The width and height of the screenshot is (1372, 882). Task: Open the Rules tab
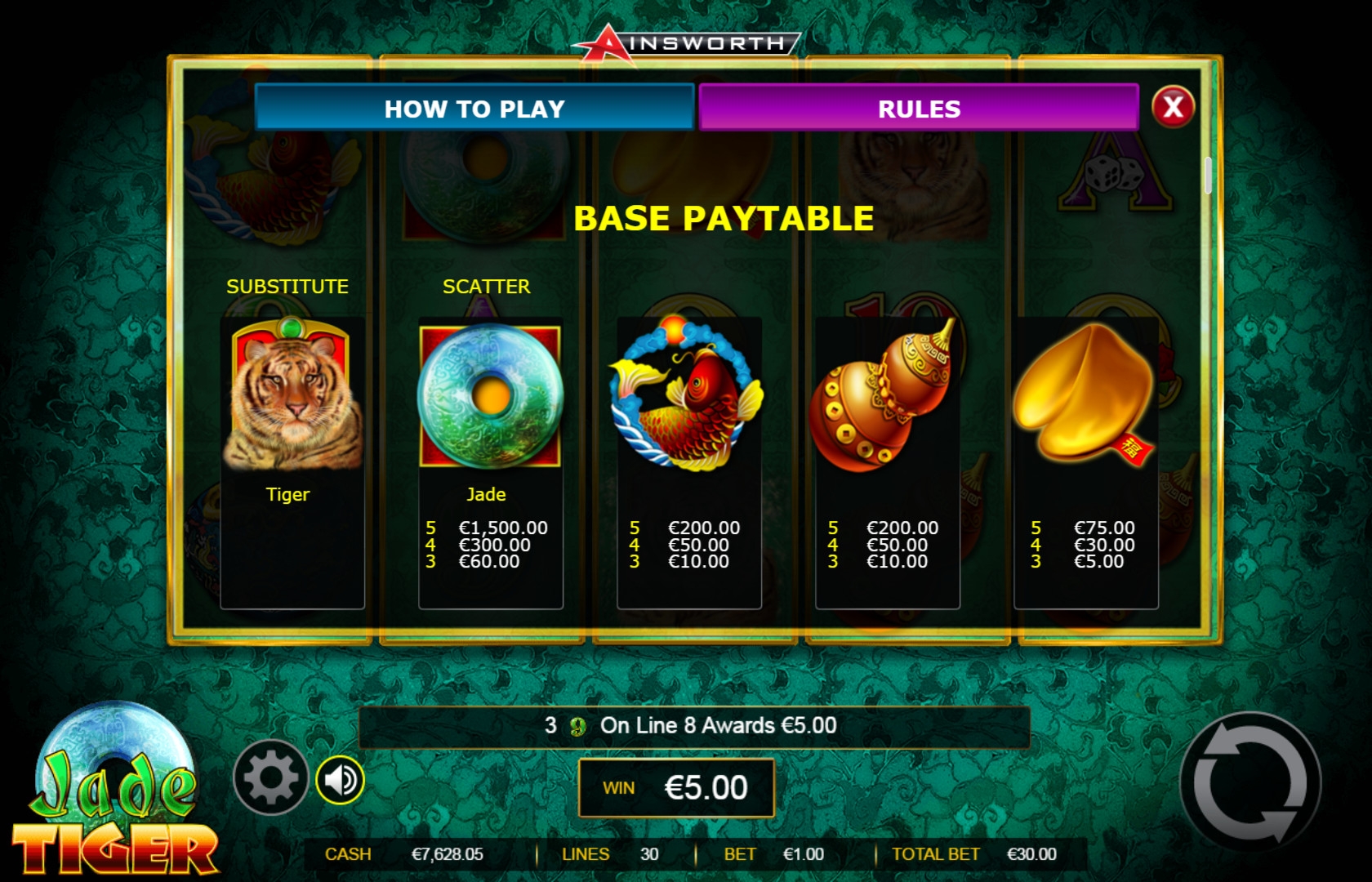[919, 108]
